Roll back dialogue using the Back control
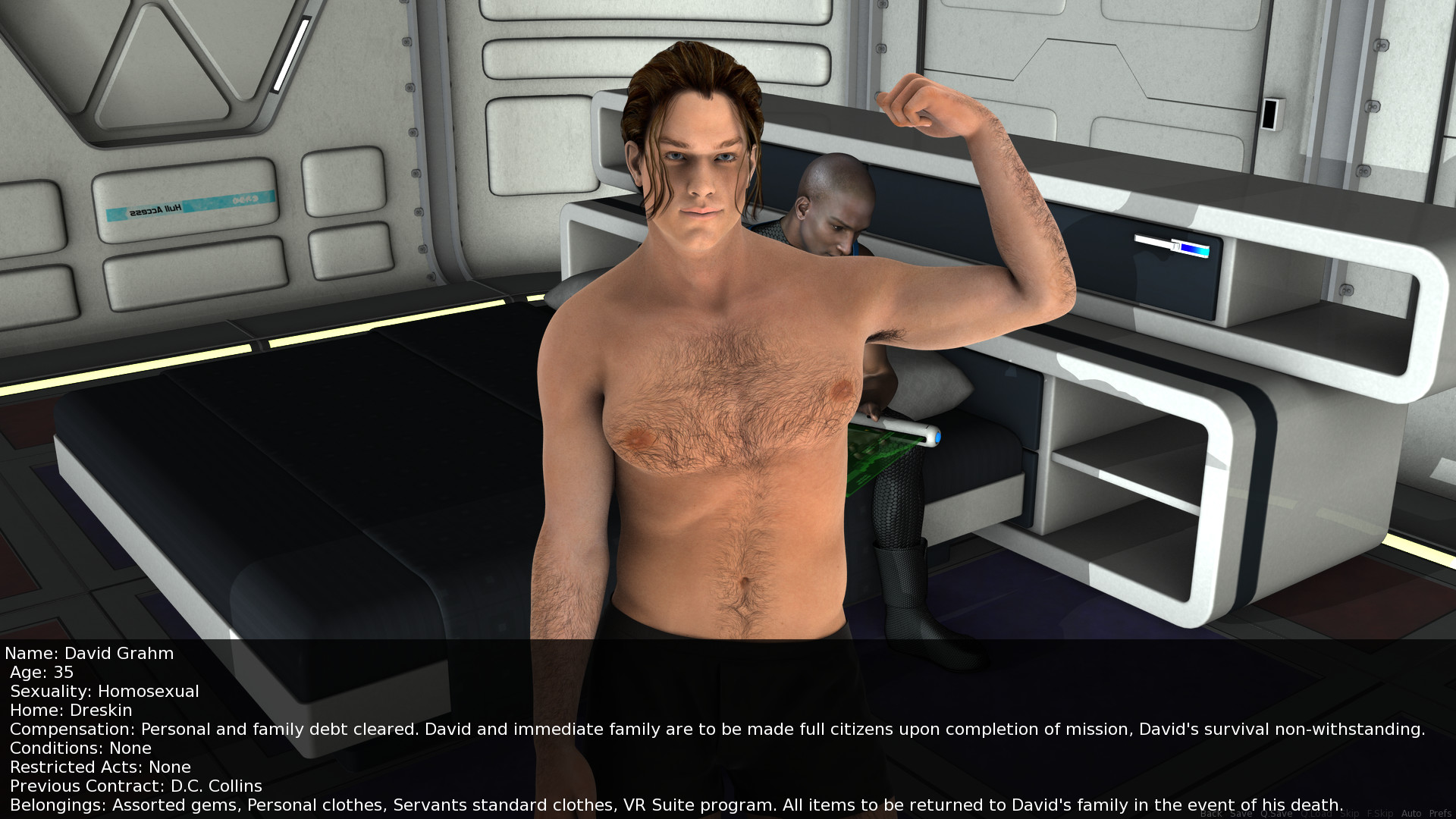 point(1211,813)
